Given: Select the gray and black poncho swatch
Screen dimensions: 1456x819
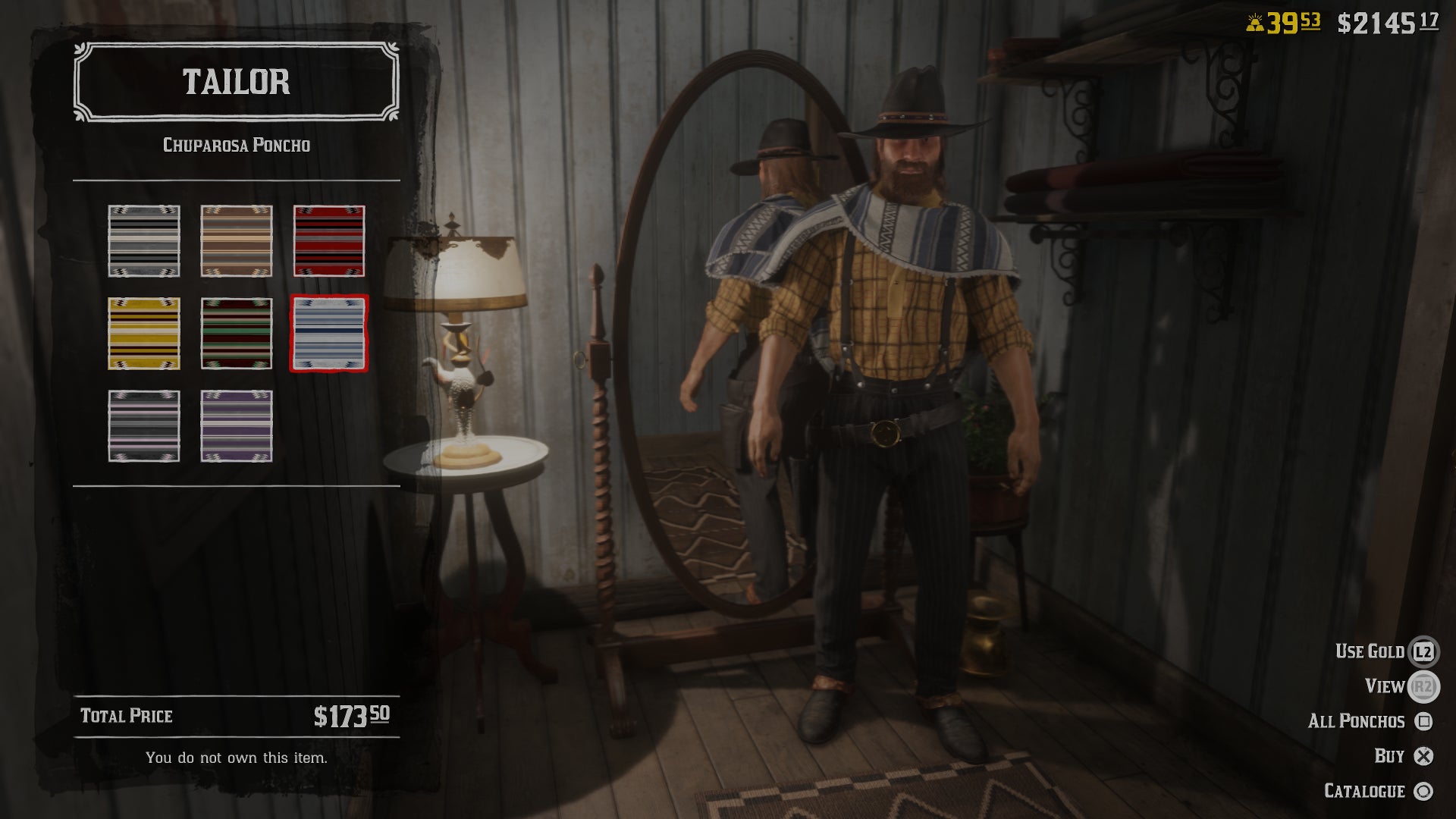Looking at the screenshot, I should tap(144, 241).
